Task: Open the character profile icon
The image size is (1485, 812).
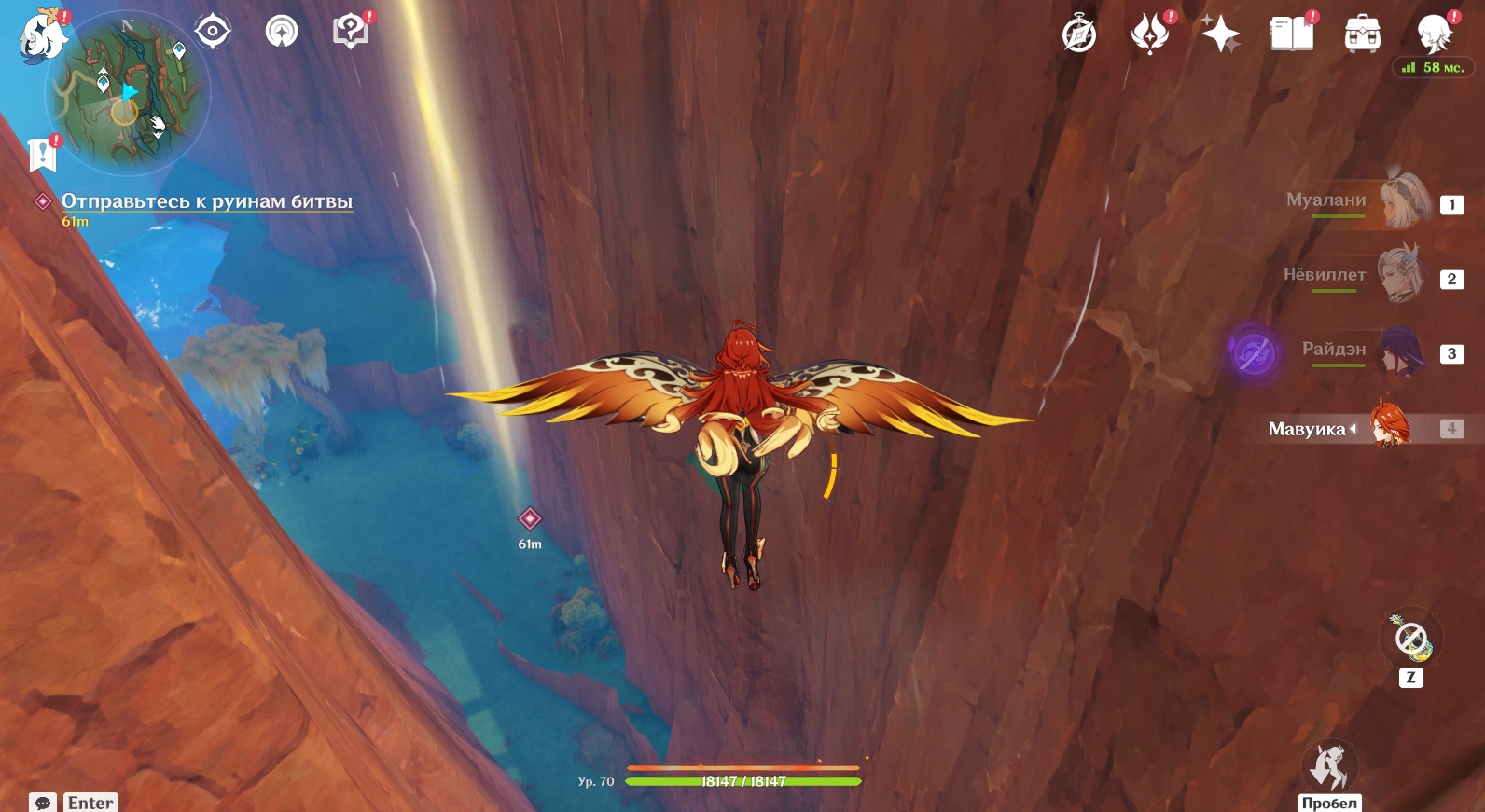Action: coord(1434,34)
